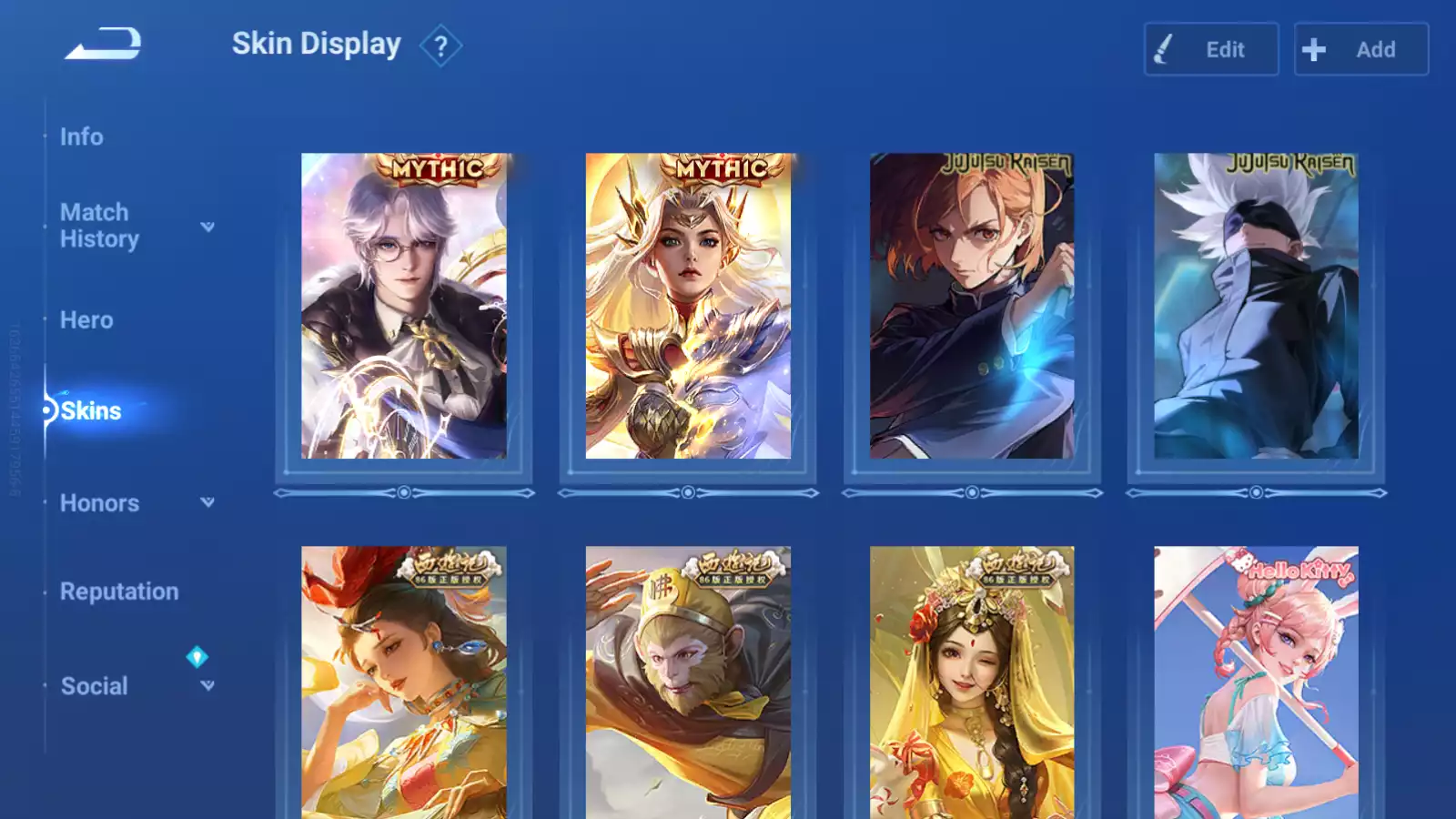Switch to the Hero section in the sidebar
The image size is (1456, 819).
click(x=86, y=319)
